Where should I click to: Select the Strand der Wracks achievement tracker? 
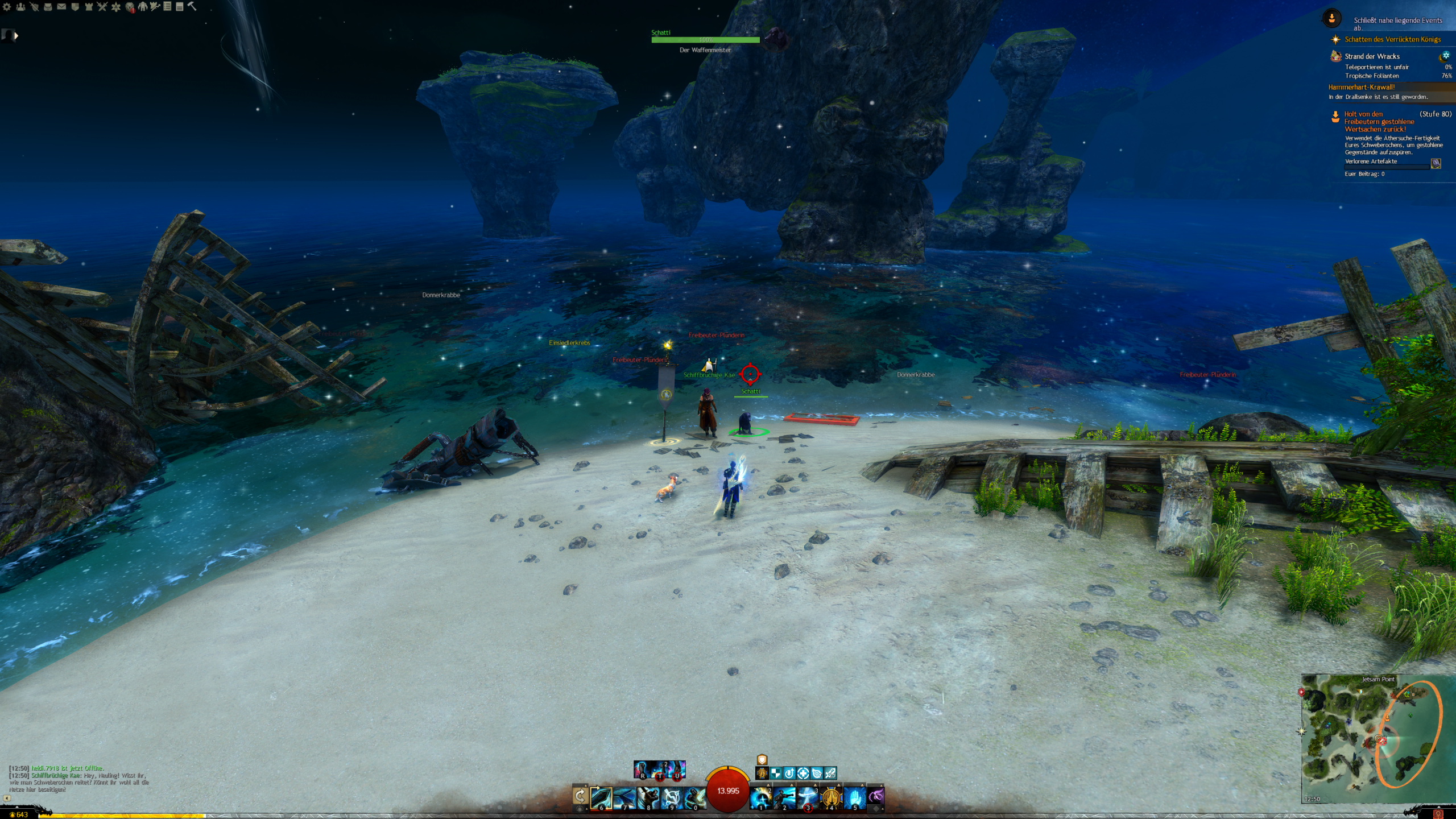tap(1372, 56)
